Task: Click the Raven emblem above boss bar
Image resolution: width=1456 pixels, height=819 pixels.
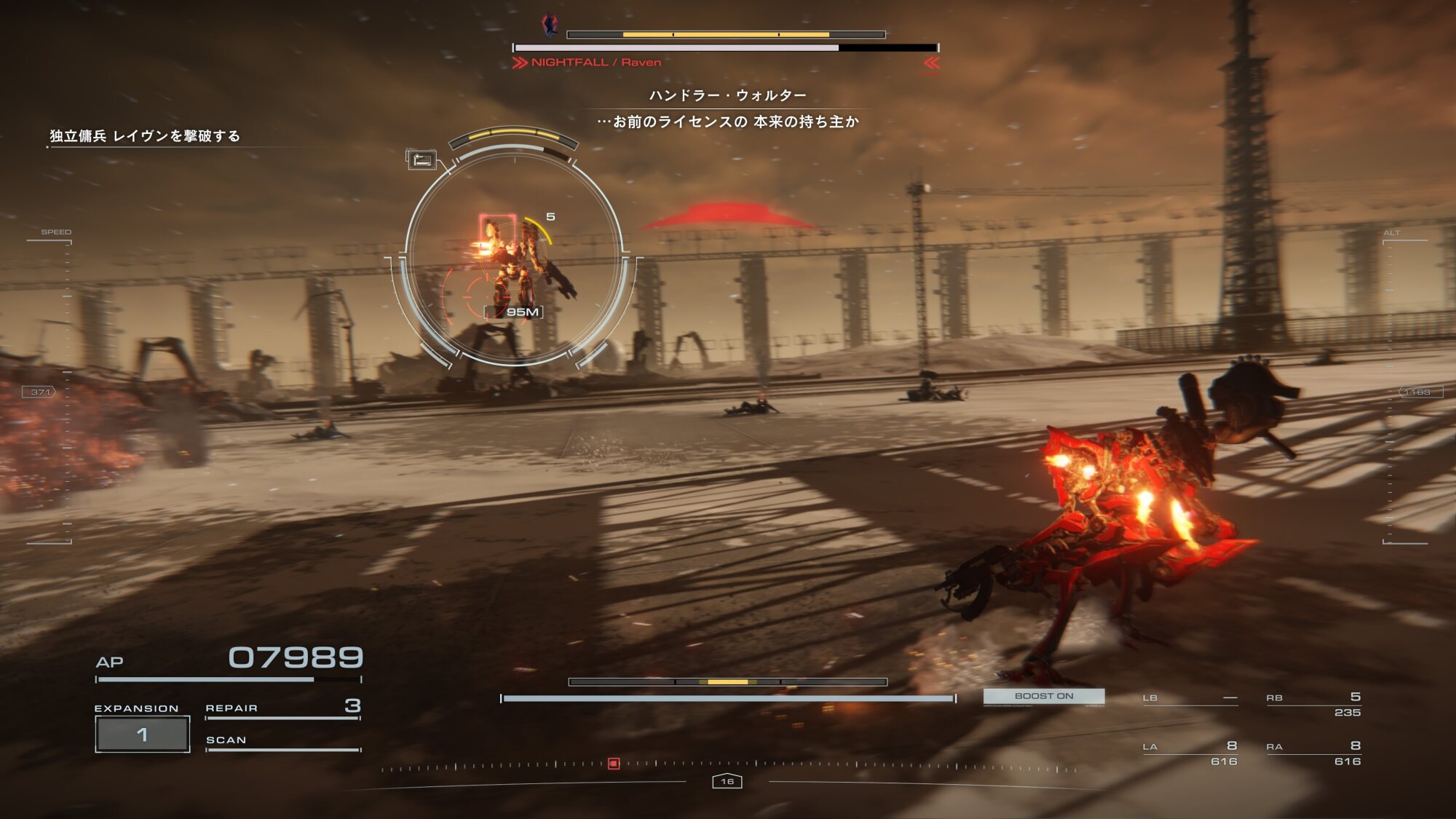Action: [550, 25]
